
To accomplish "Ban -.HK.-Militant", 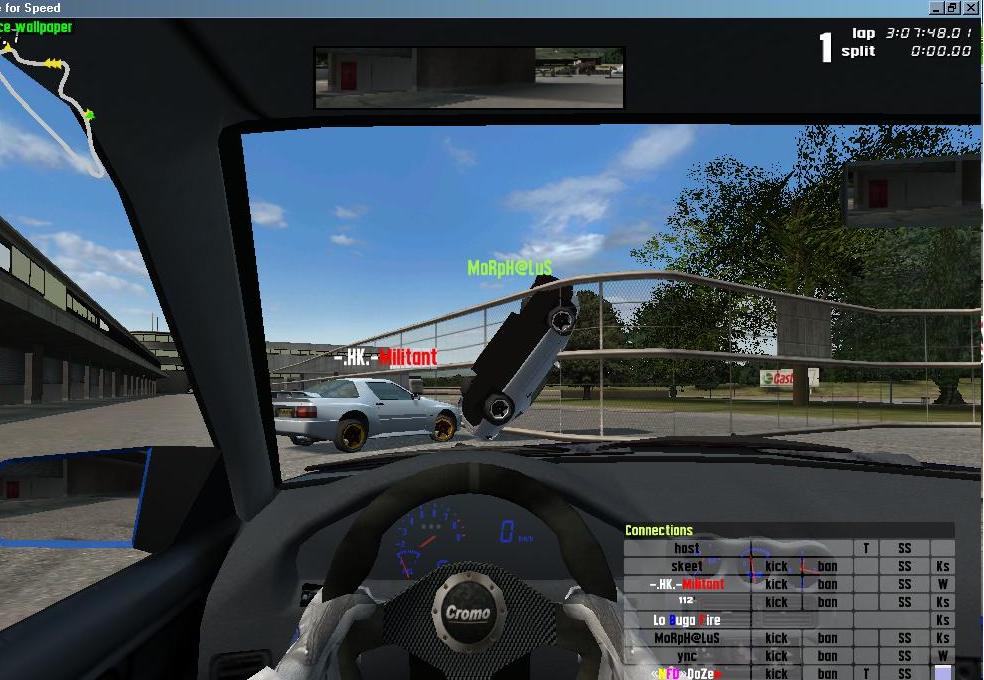I will point(827,584).
